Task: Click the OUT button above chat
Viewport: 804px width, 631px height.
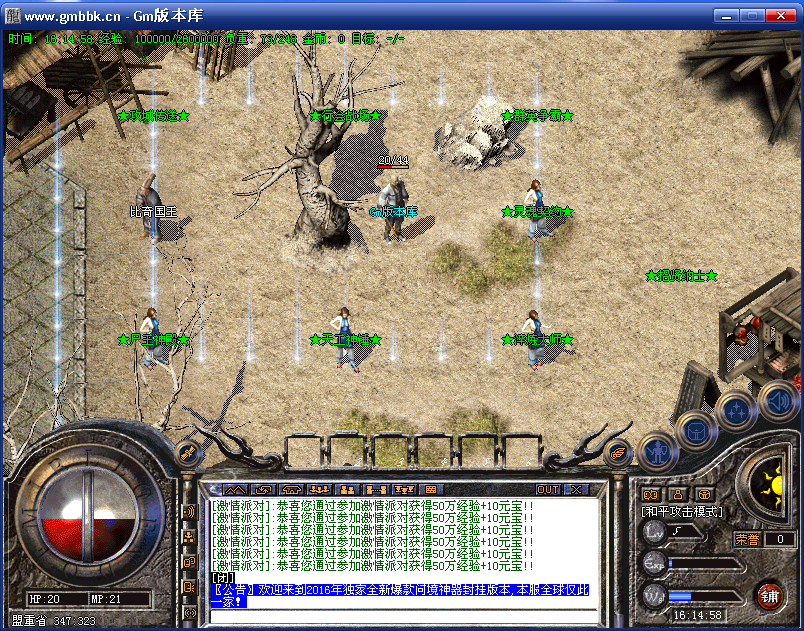Action: coord(548,490)
